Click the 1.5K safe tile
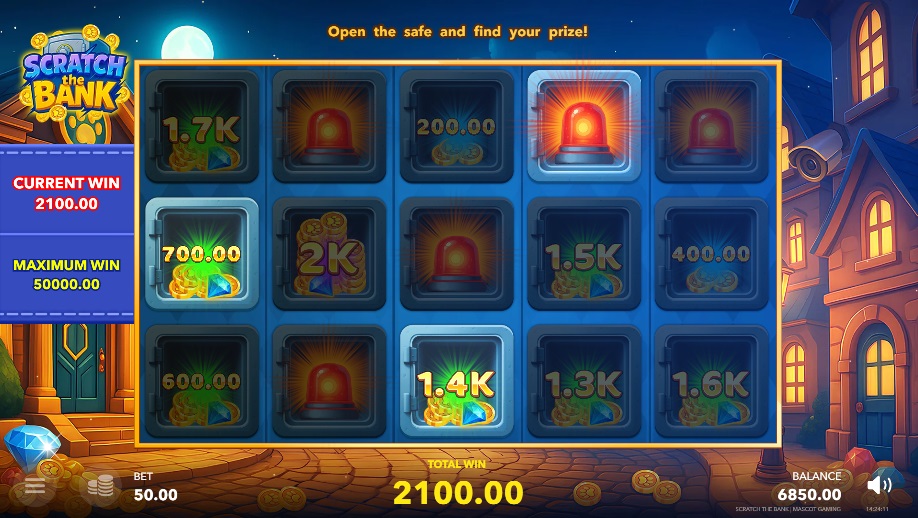This screenshot has width=918, height=518. pos(583,254)
